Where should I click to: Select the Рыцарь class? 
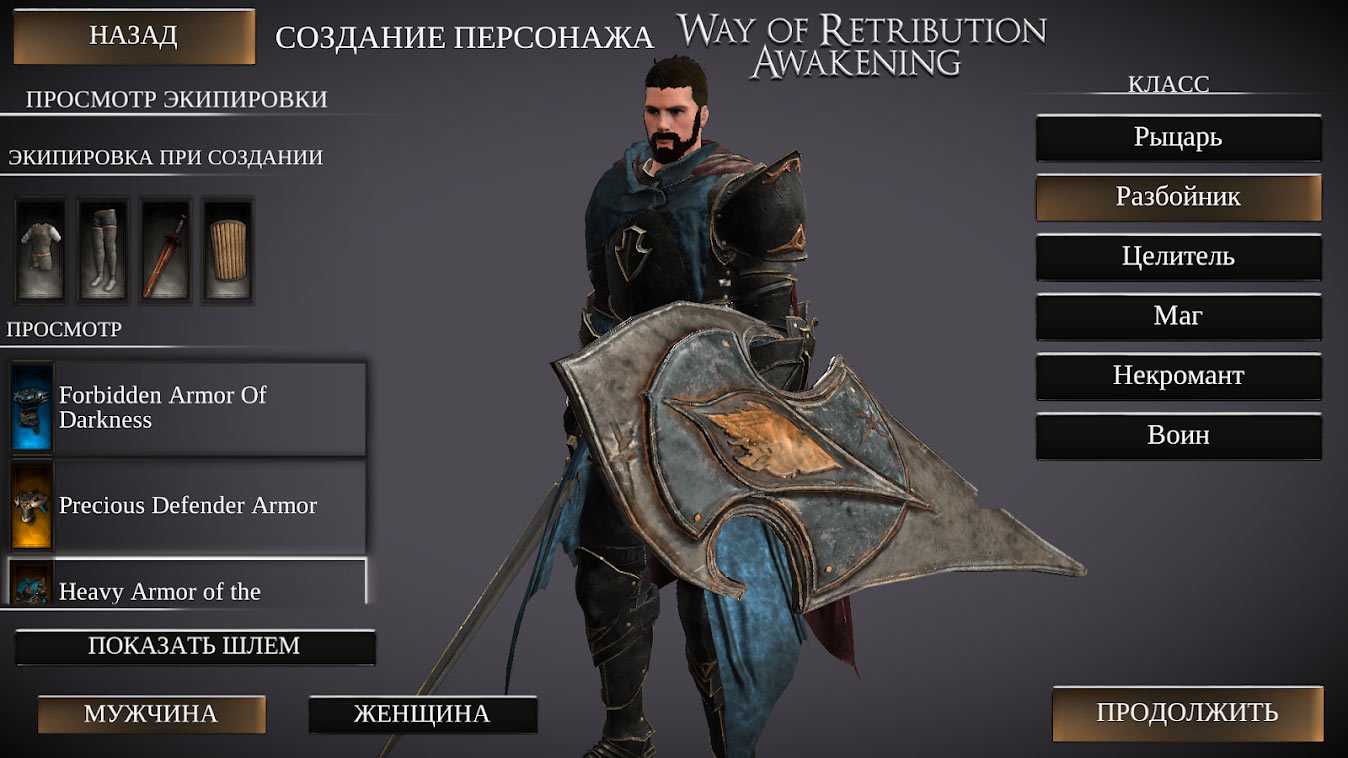coord(1178,137)
